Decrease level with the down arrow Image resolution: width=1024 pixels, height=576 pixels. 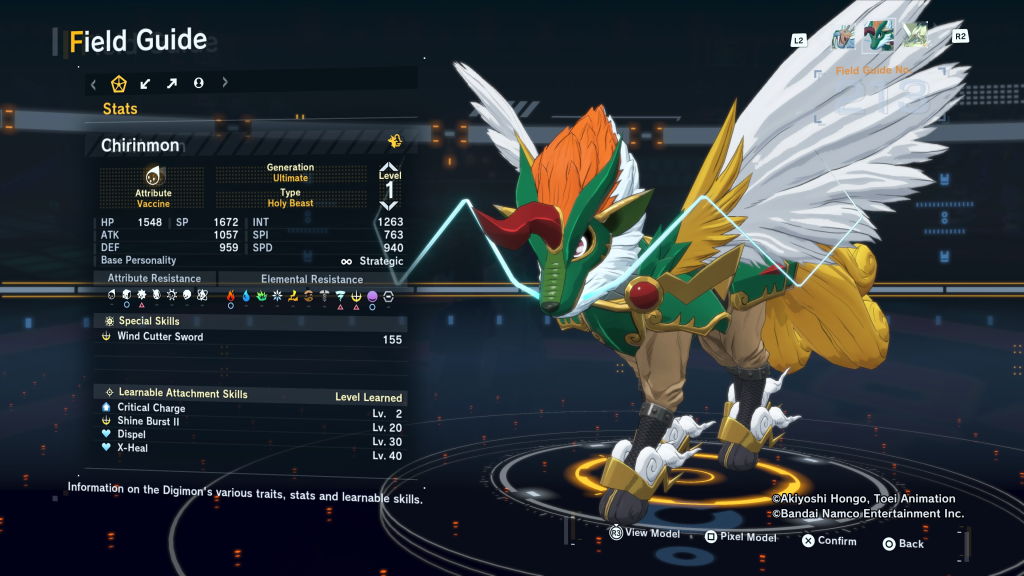(389, 204)
